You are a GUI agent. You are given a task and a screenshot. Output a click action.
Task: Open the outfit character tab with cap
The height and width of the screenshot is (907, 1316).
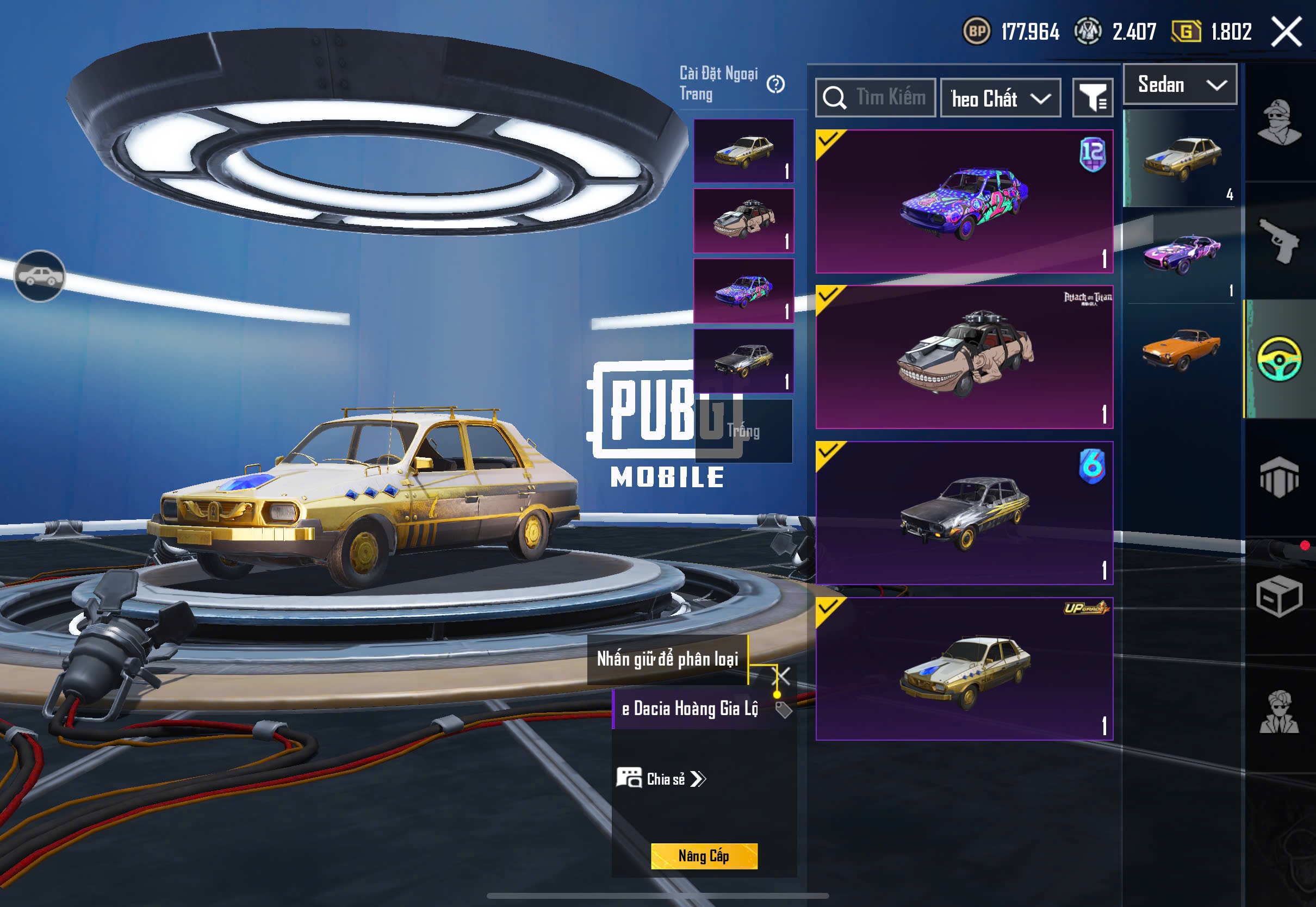pos(1279,122)
